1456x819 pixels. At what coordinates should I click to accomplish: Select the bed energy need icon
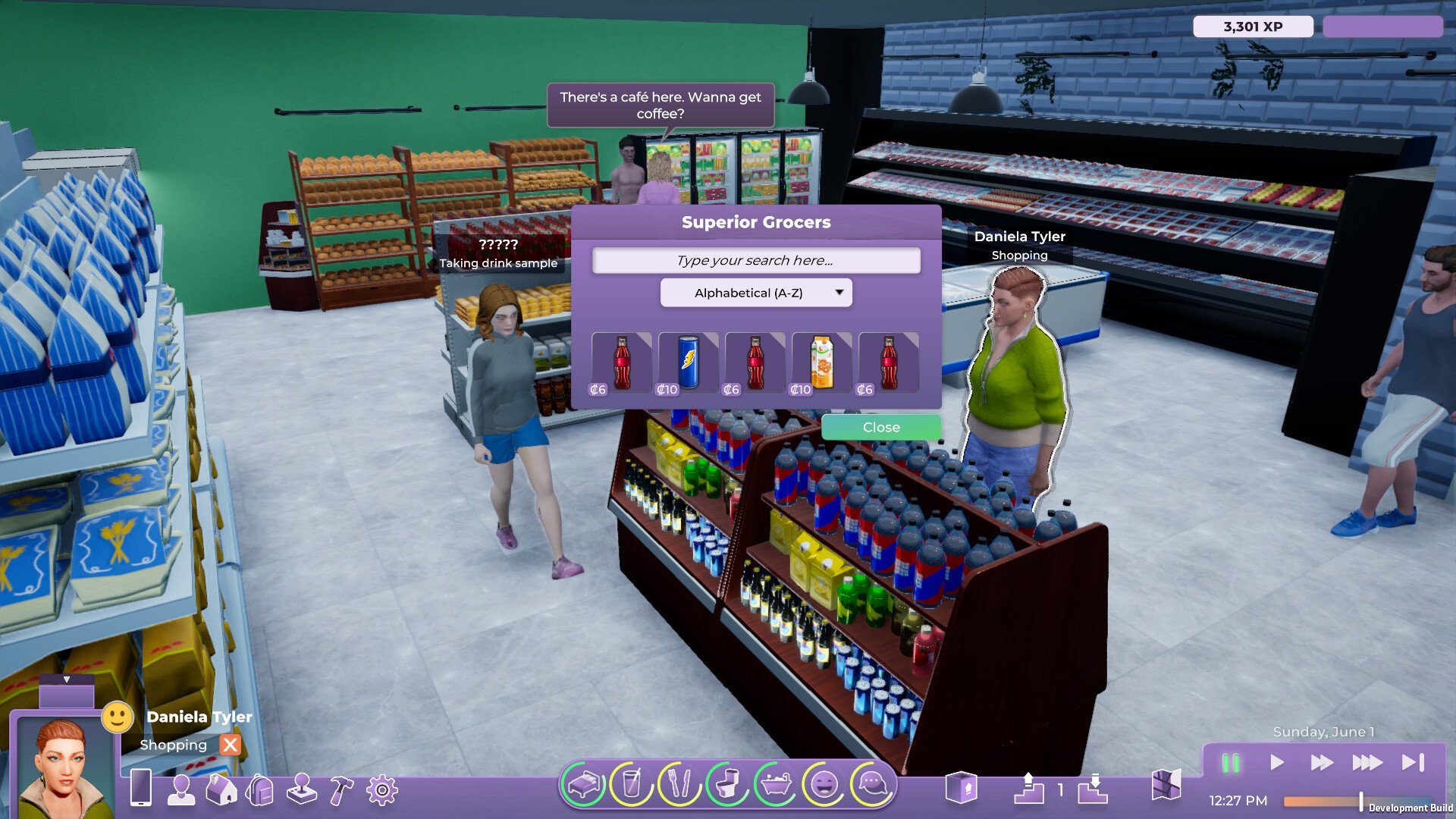(584, 784)
